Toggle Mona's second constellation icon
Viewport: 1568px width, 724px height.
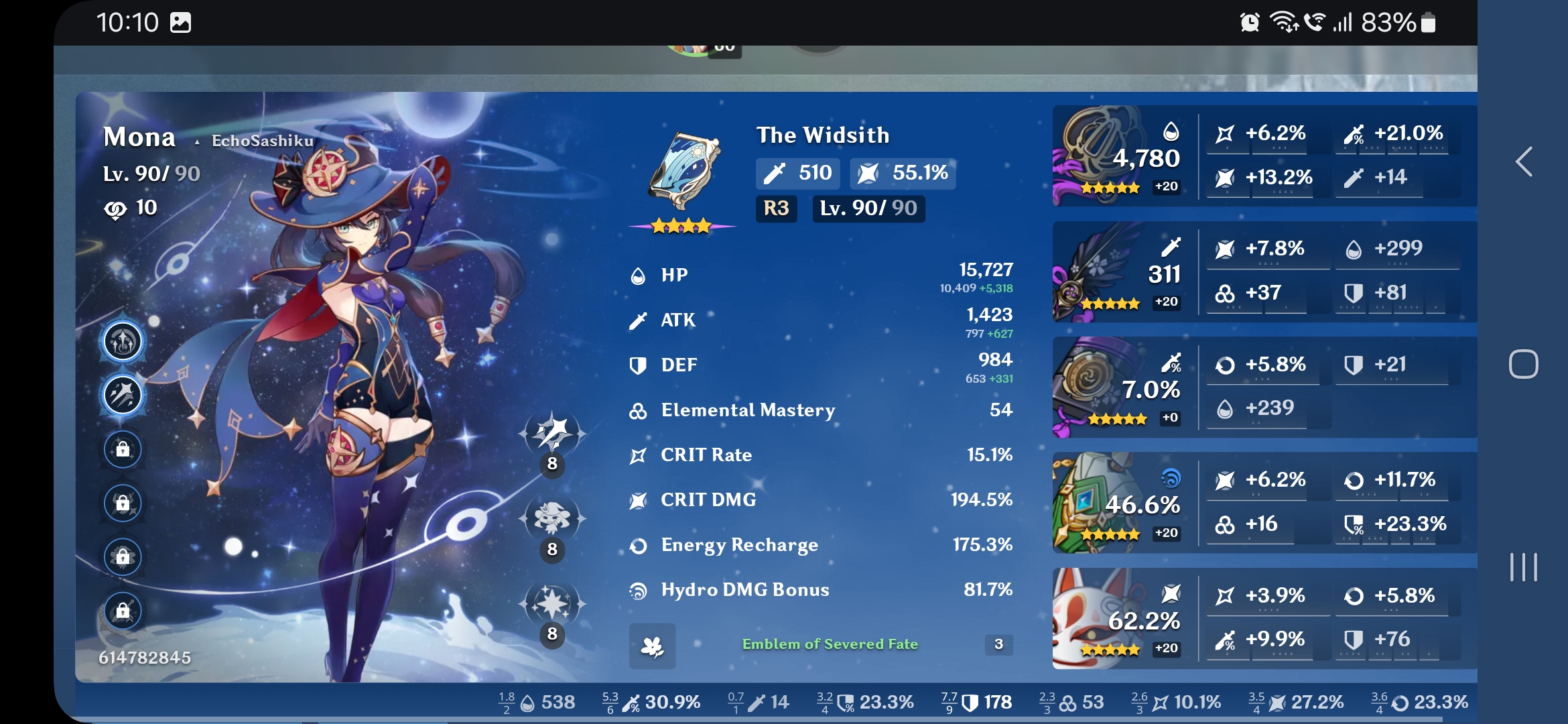coord(123,395)
